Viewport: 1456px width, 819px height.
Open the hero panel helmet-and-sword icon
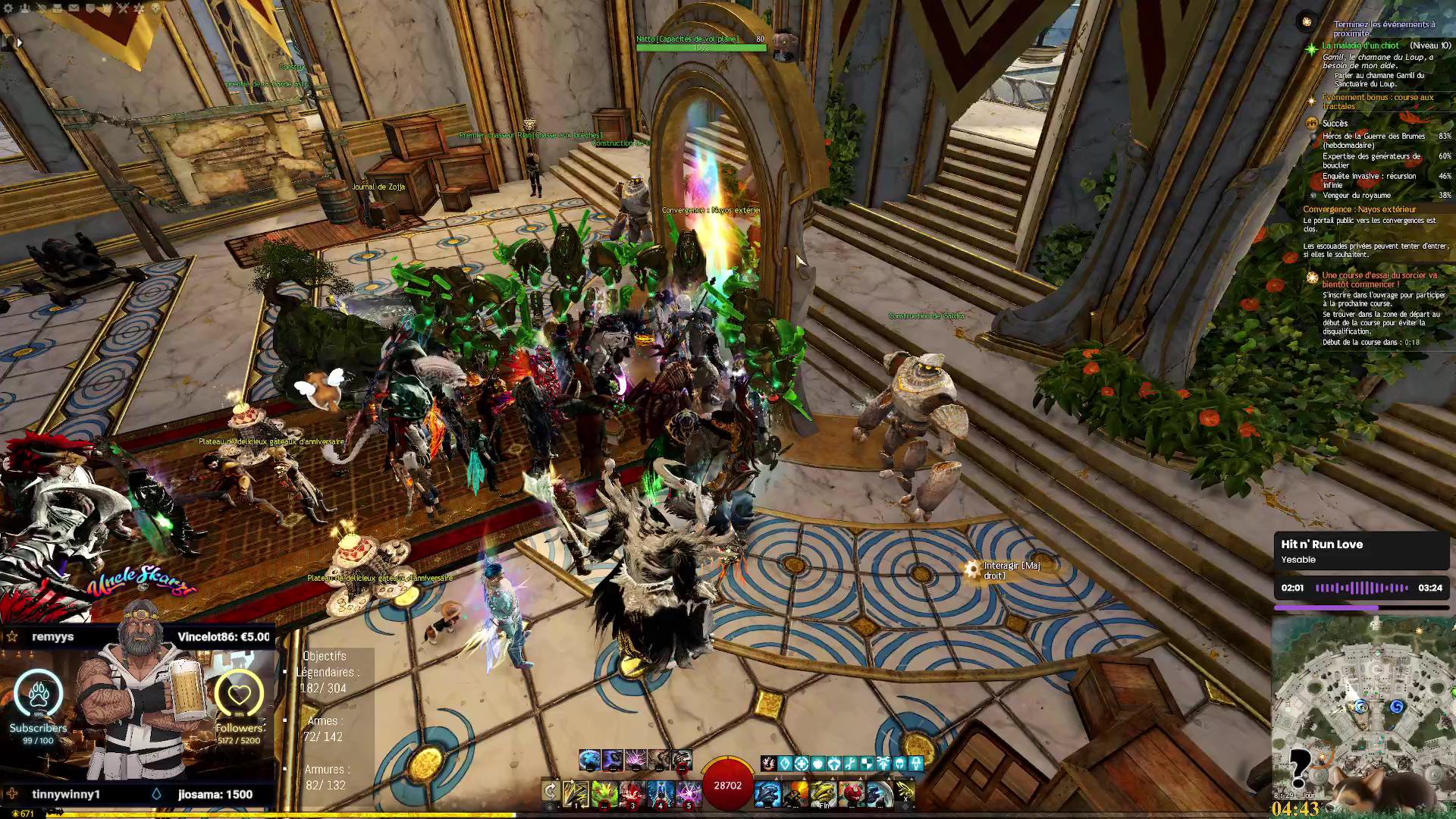point(41,8)
